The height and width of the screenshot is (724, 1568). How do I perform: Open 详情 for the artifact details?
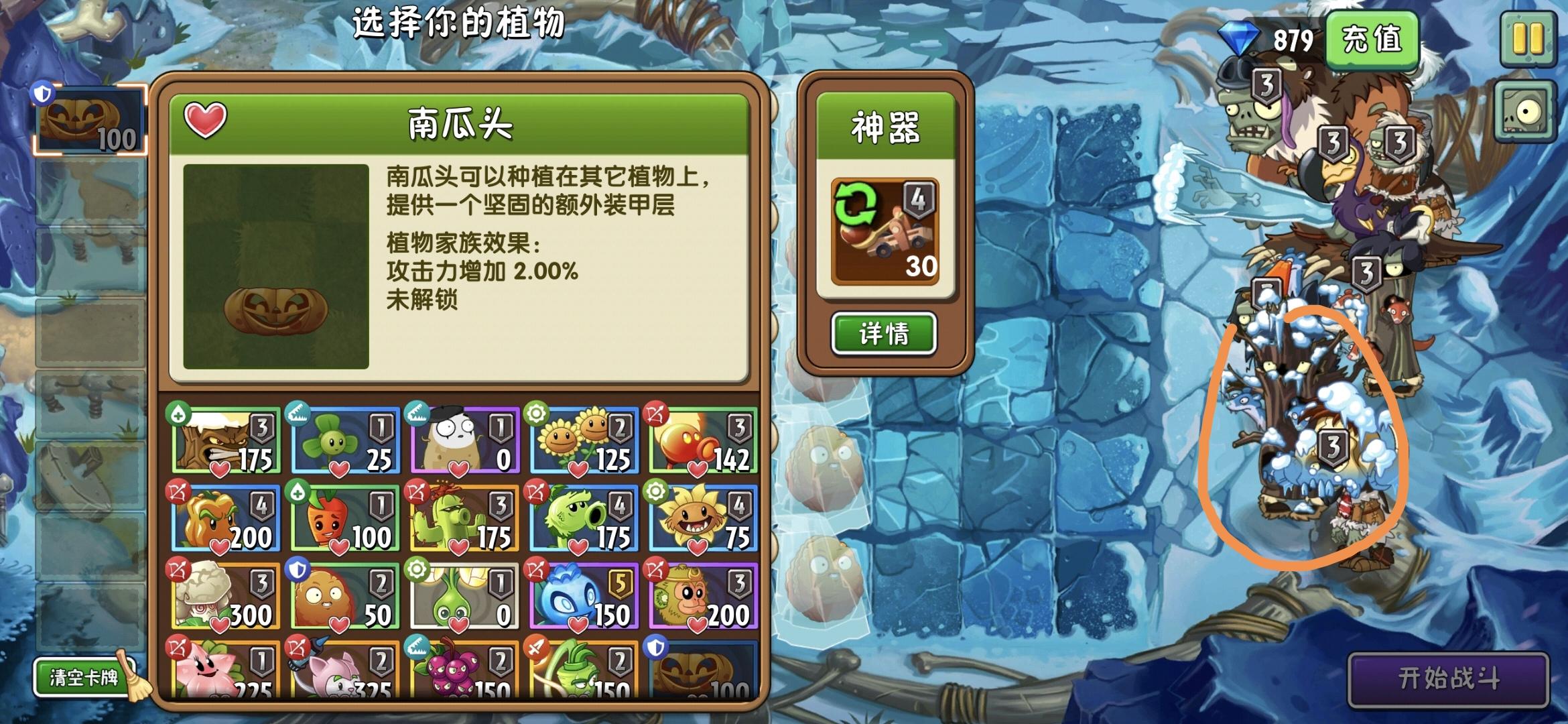(885, 334)
